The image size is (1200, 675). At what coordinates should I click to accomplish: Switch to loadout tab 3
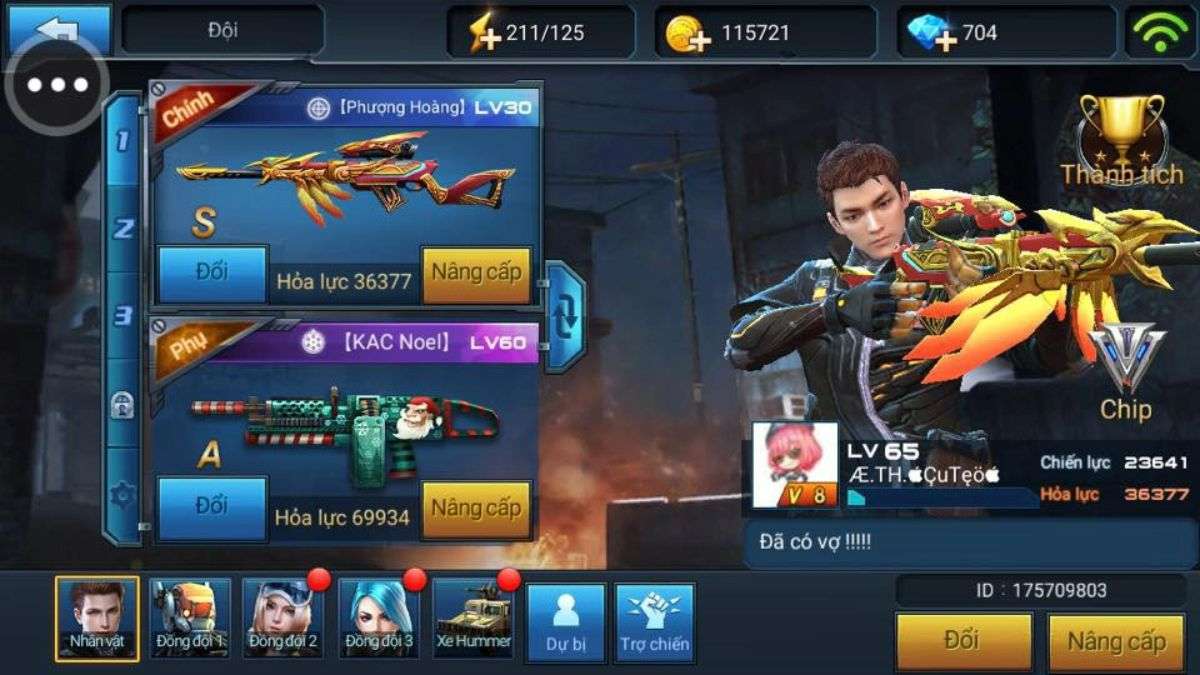point(123,316)
